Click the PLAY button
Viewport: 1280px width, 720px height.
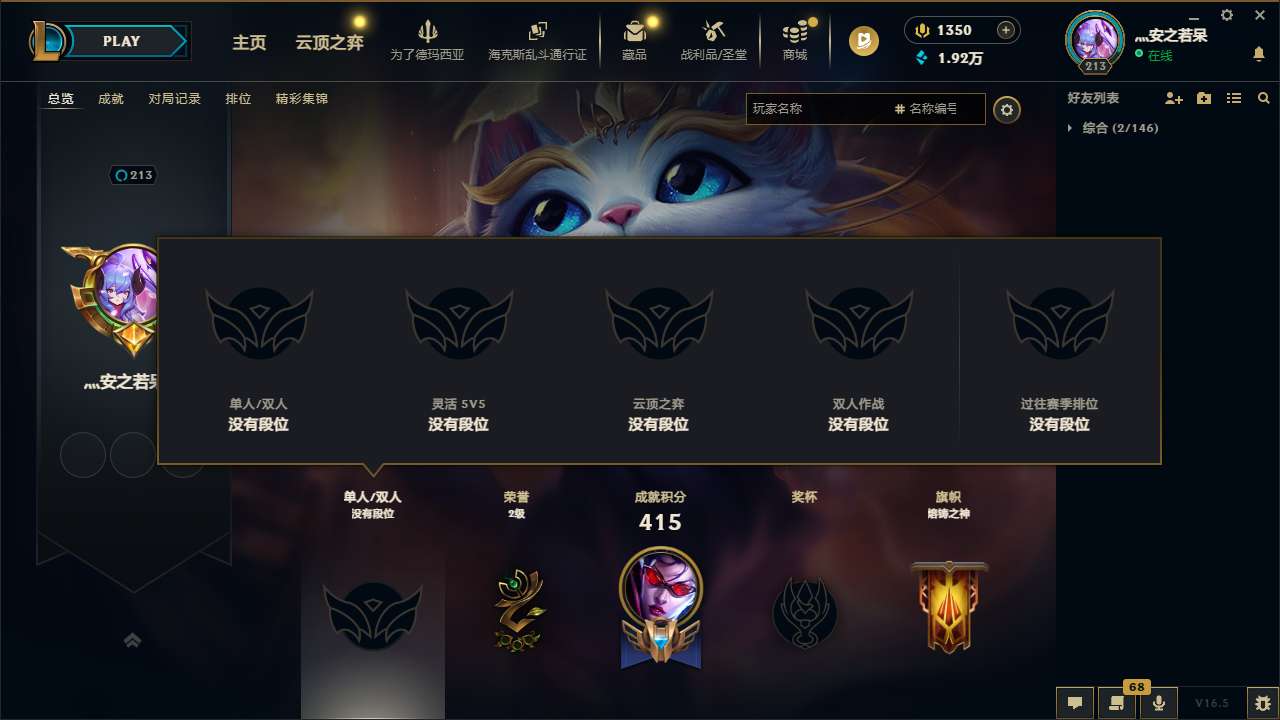[x=122, y=41]
